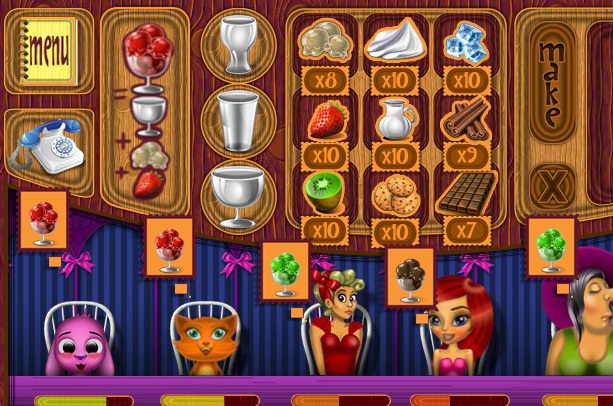Add the kiwi slice ingredient
Image resolution: width=613 pixels, height=406 pixels.
324,192
